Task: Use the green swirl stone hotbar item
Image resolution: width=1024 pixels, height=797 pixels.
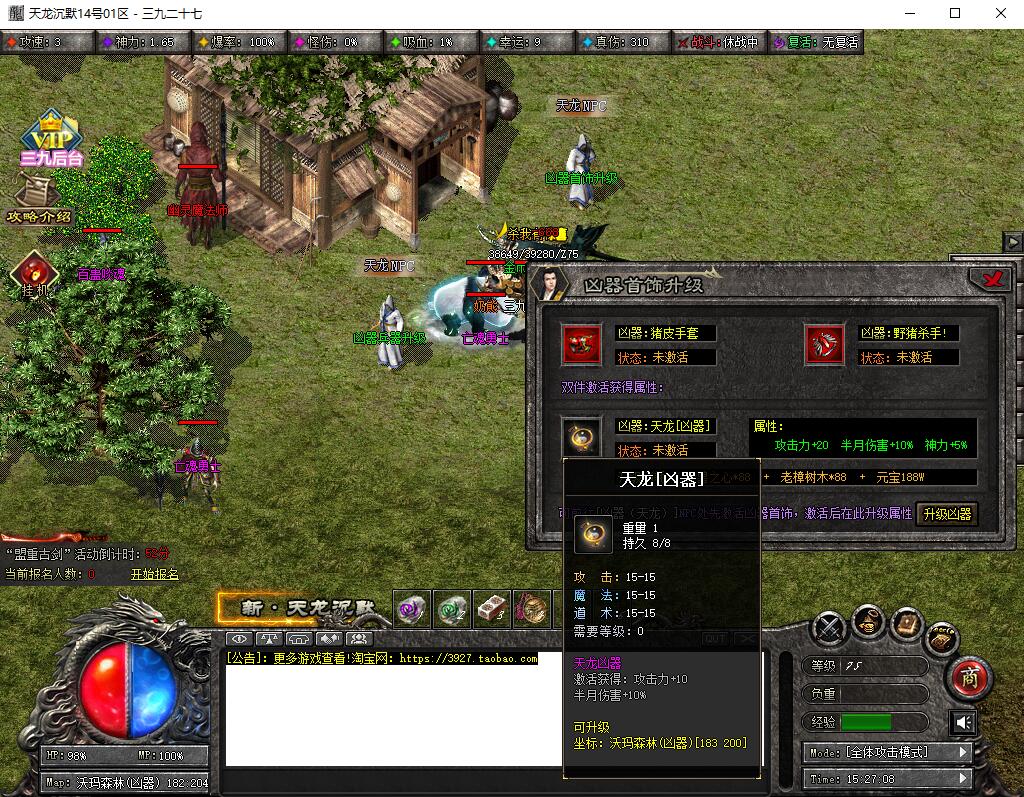Action: pos(451,608)
